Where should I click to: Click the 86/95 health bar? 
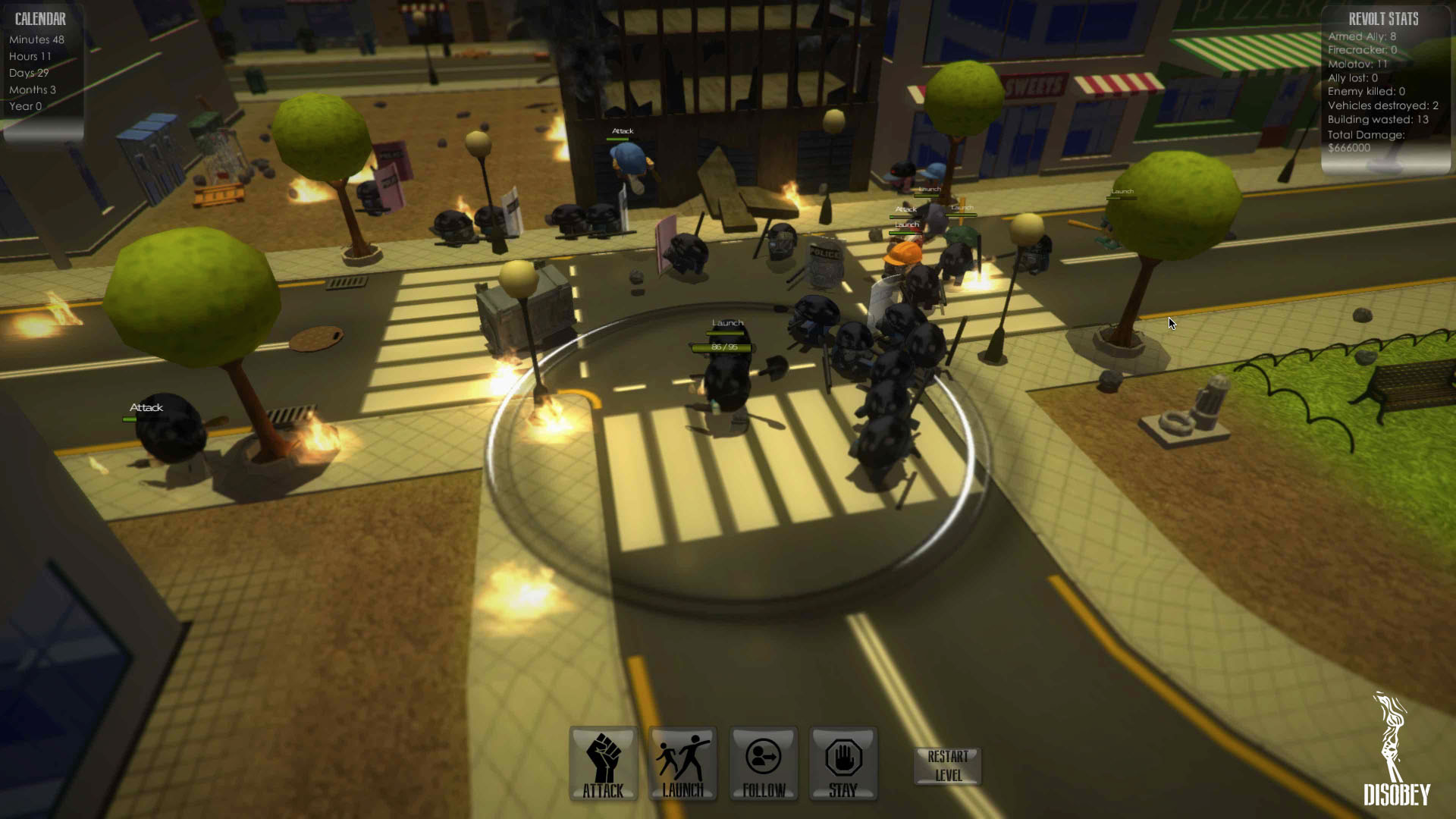[722, 346]
